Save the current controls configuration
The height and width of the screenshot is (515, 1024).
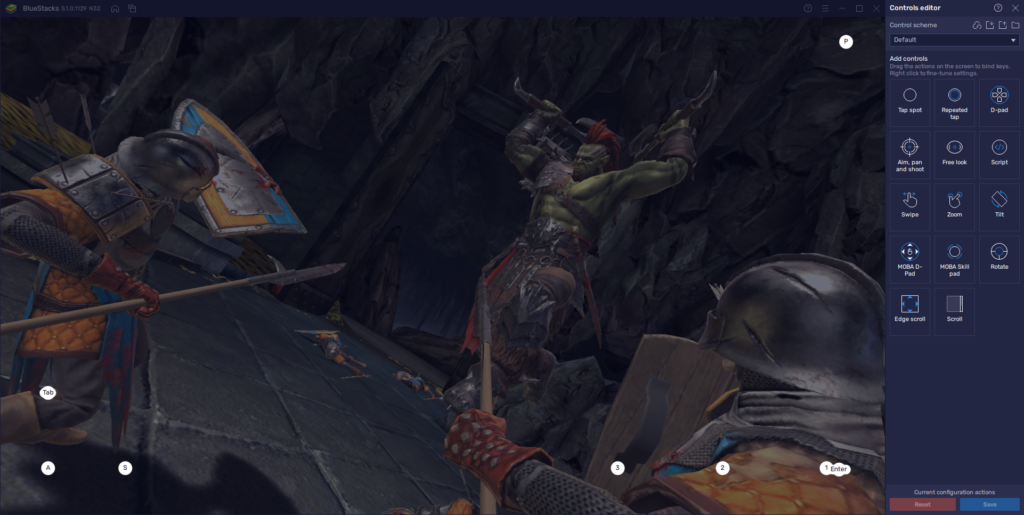(x=989, y=504)
